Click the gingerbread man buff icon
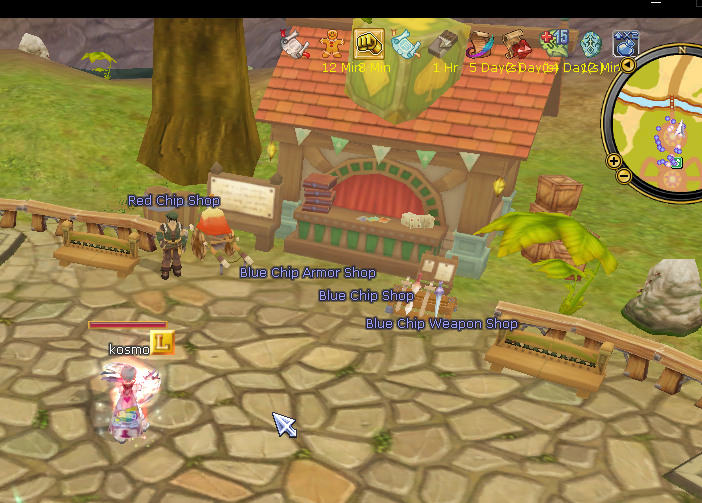 pyautogui.click(x=331, y=43)
